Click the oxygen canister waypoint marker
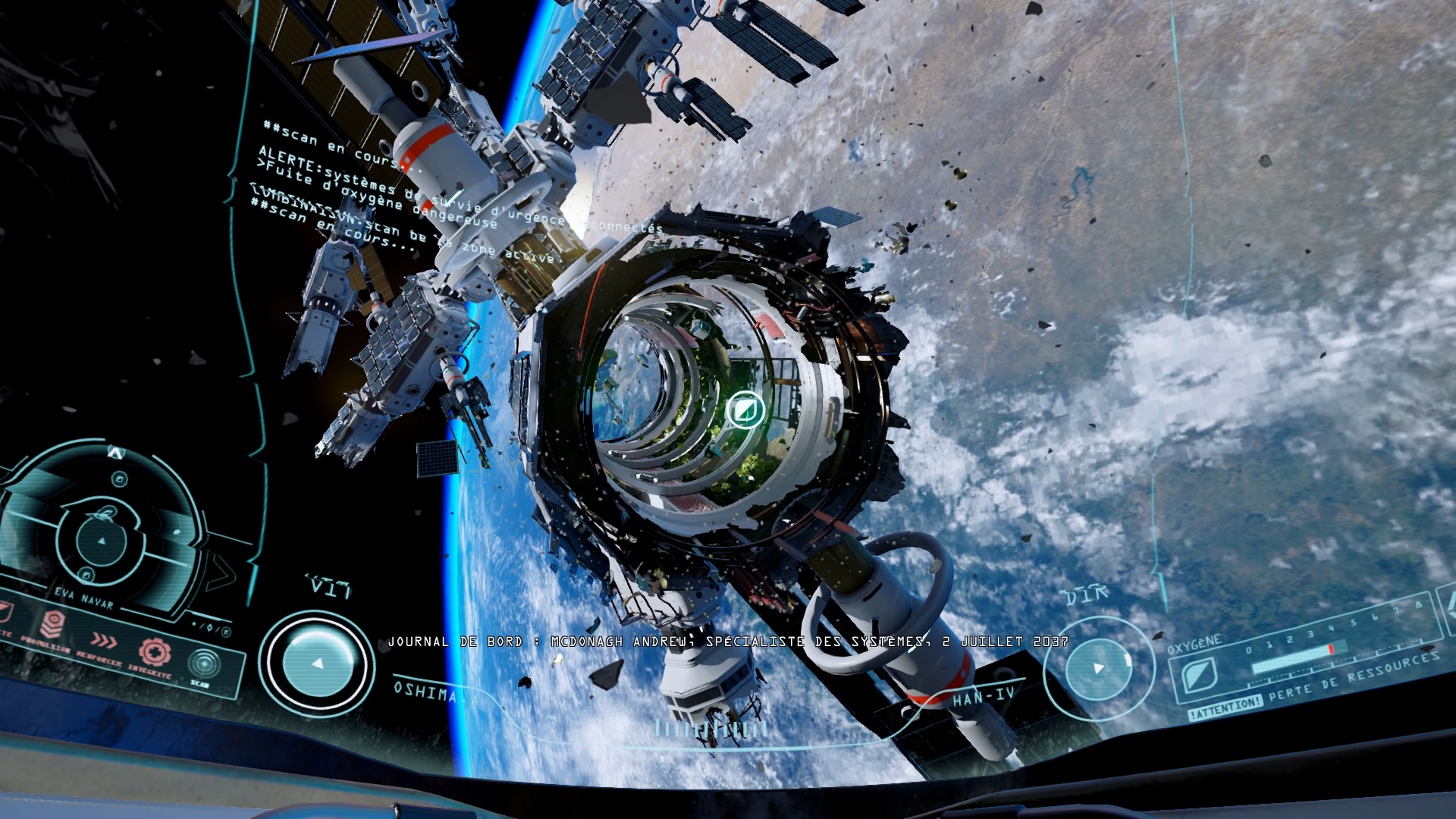Image resolution: width=1456 pixels, height=819 pixels. coord(743,410)
